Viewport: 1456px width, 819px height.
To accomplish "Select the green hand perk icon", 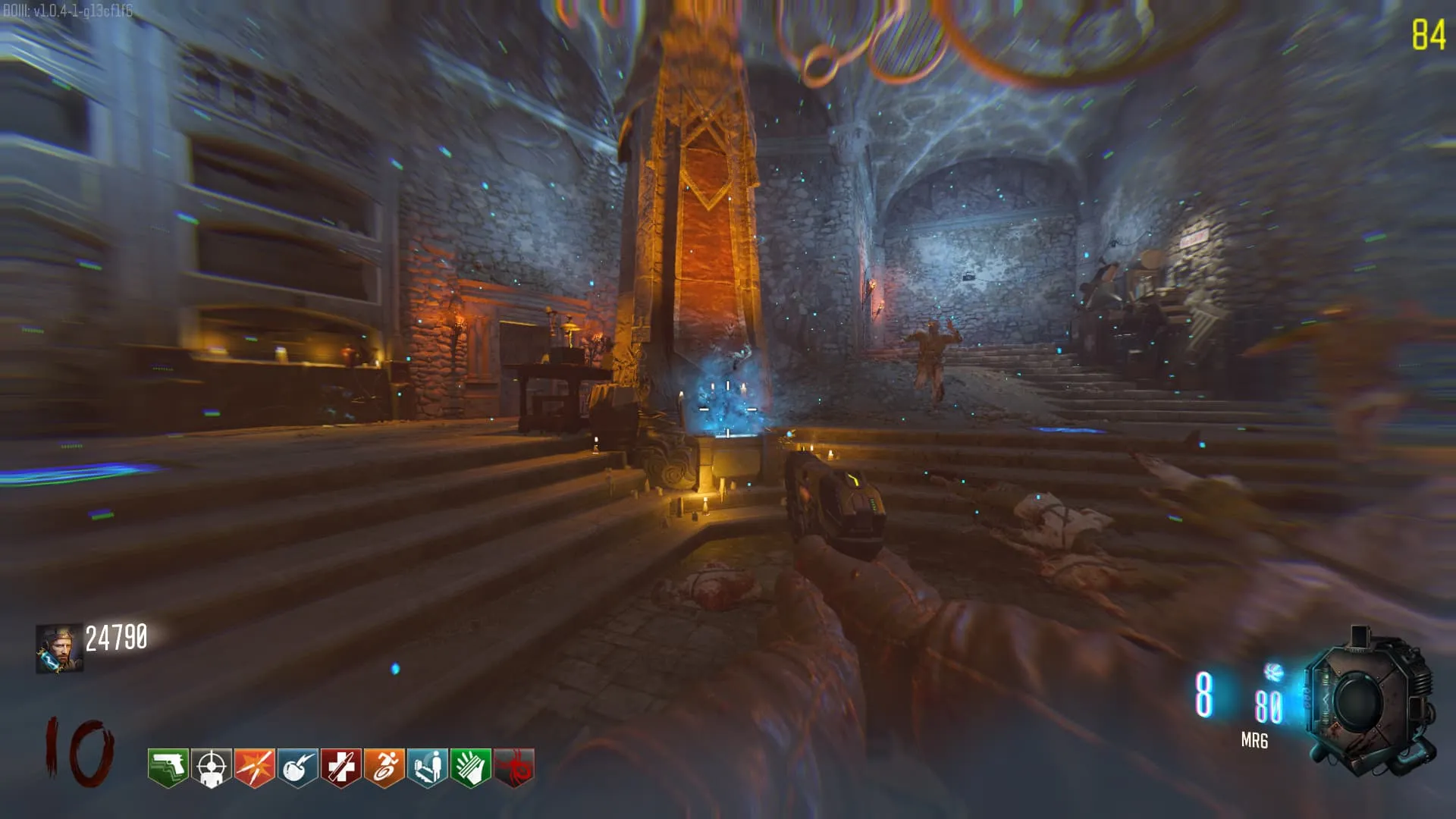I will [x=470, y=767].
